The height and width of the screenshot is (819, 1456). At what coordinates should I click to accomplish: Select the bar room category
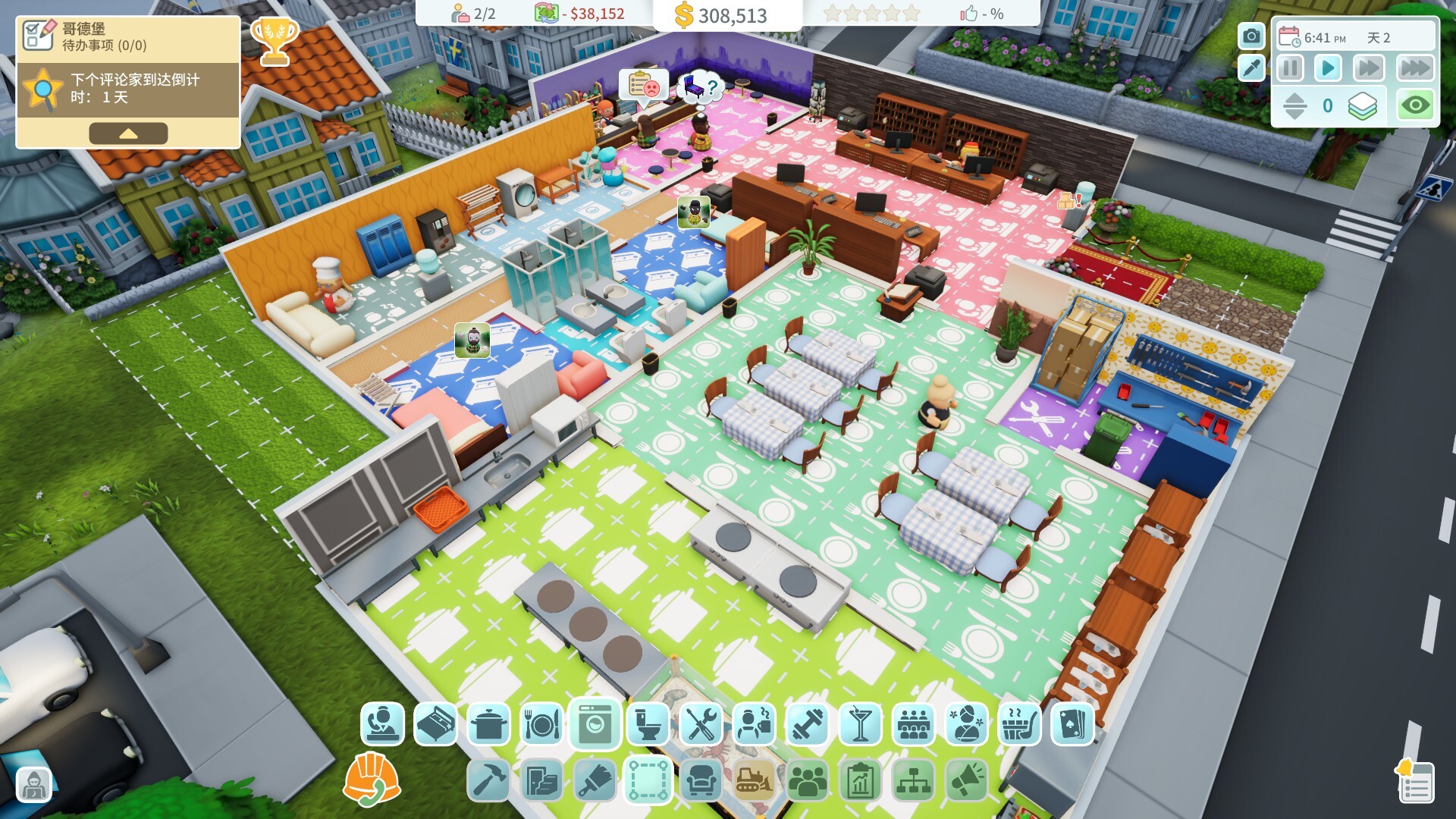(x=861, y=724)
